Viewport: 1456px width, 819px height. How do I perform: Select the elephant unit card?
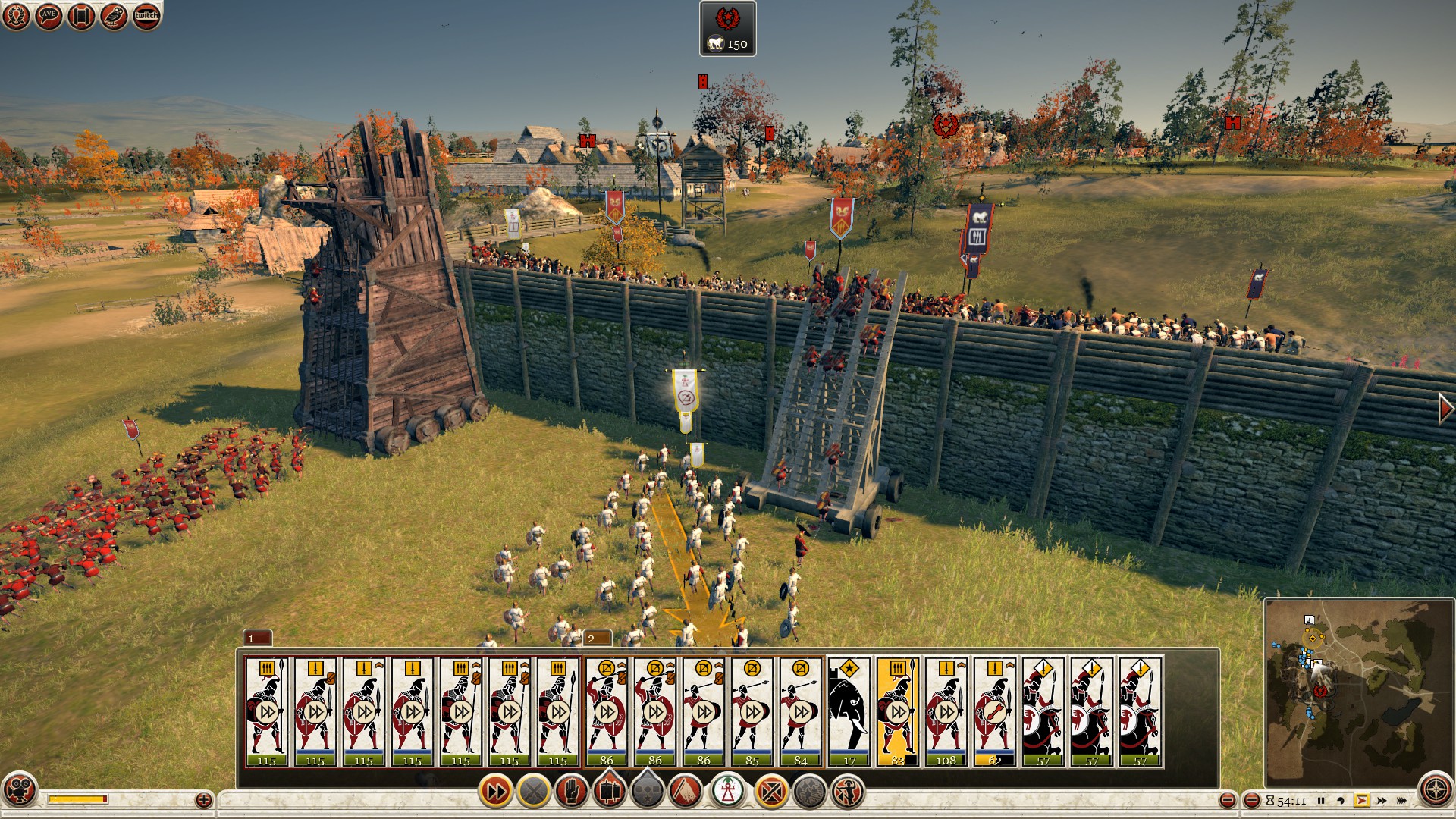849,712
